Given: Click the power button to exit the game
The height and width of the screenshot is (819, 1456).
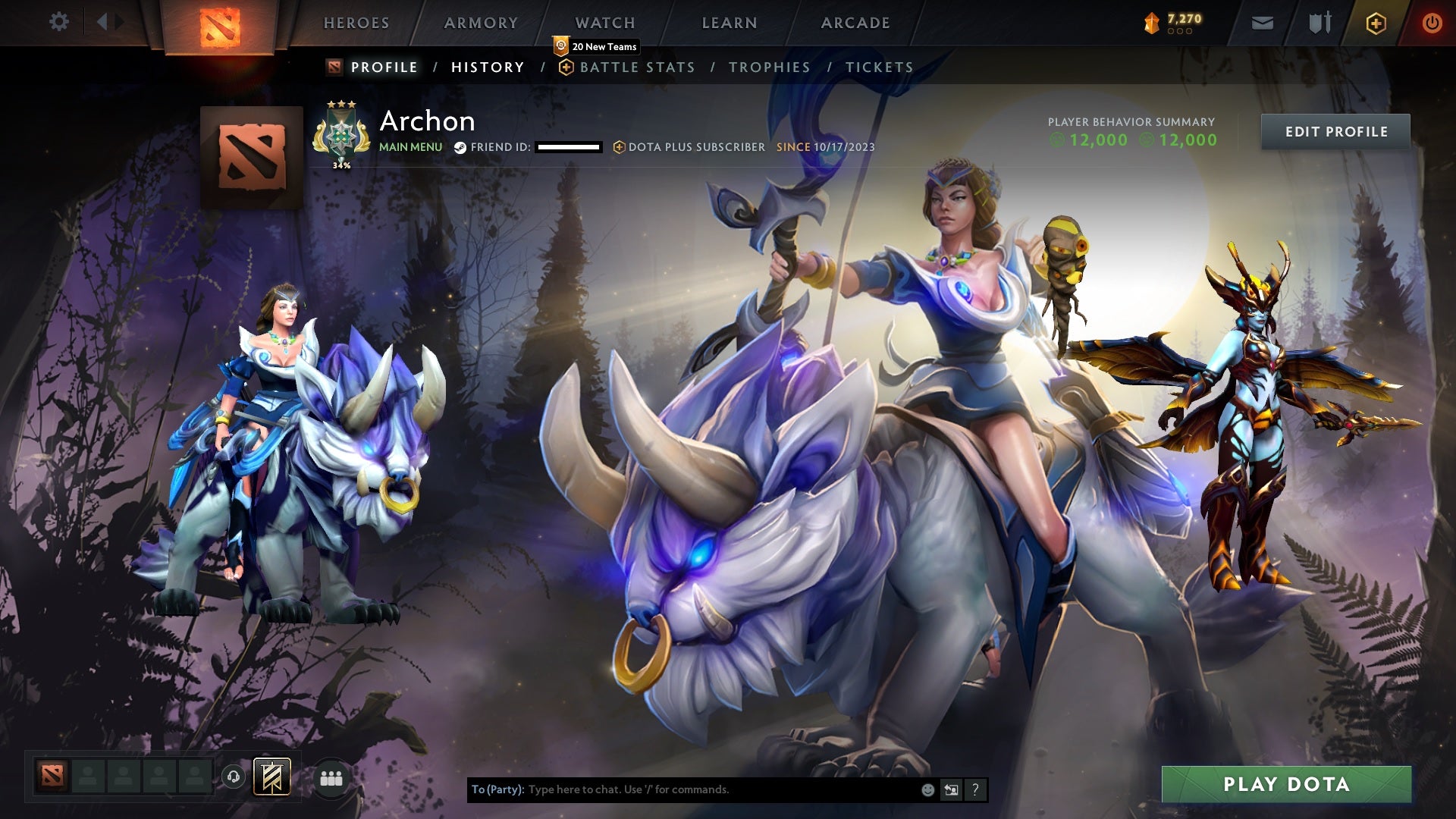Looking at the screenshot, I should [x=1432, y=22].
